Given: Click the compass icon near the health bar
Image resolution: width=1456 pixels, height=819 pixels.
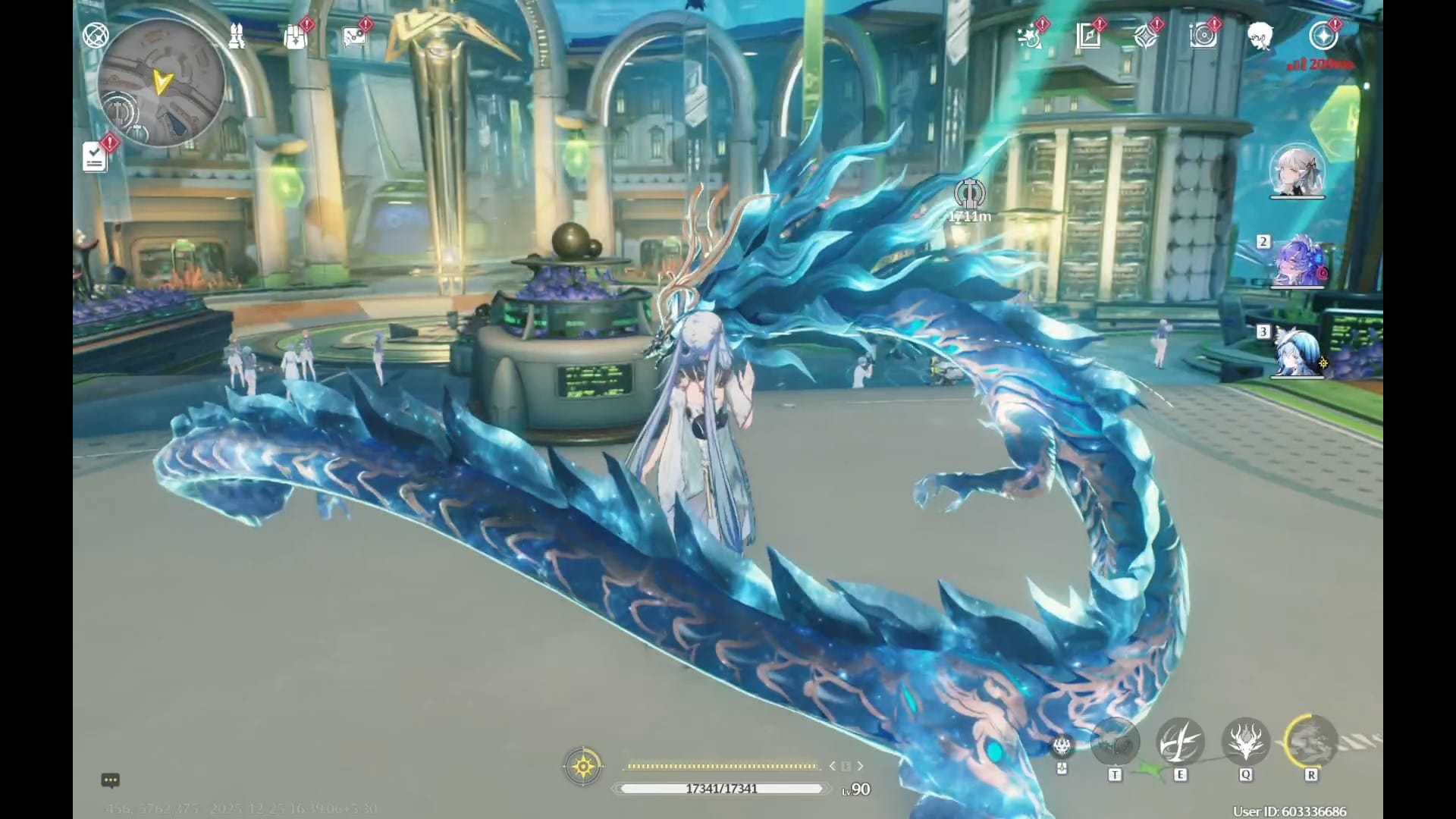Looking at the screenshot, I should (x=582, y=767).
